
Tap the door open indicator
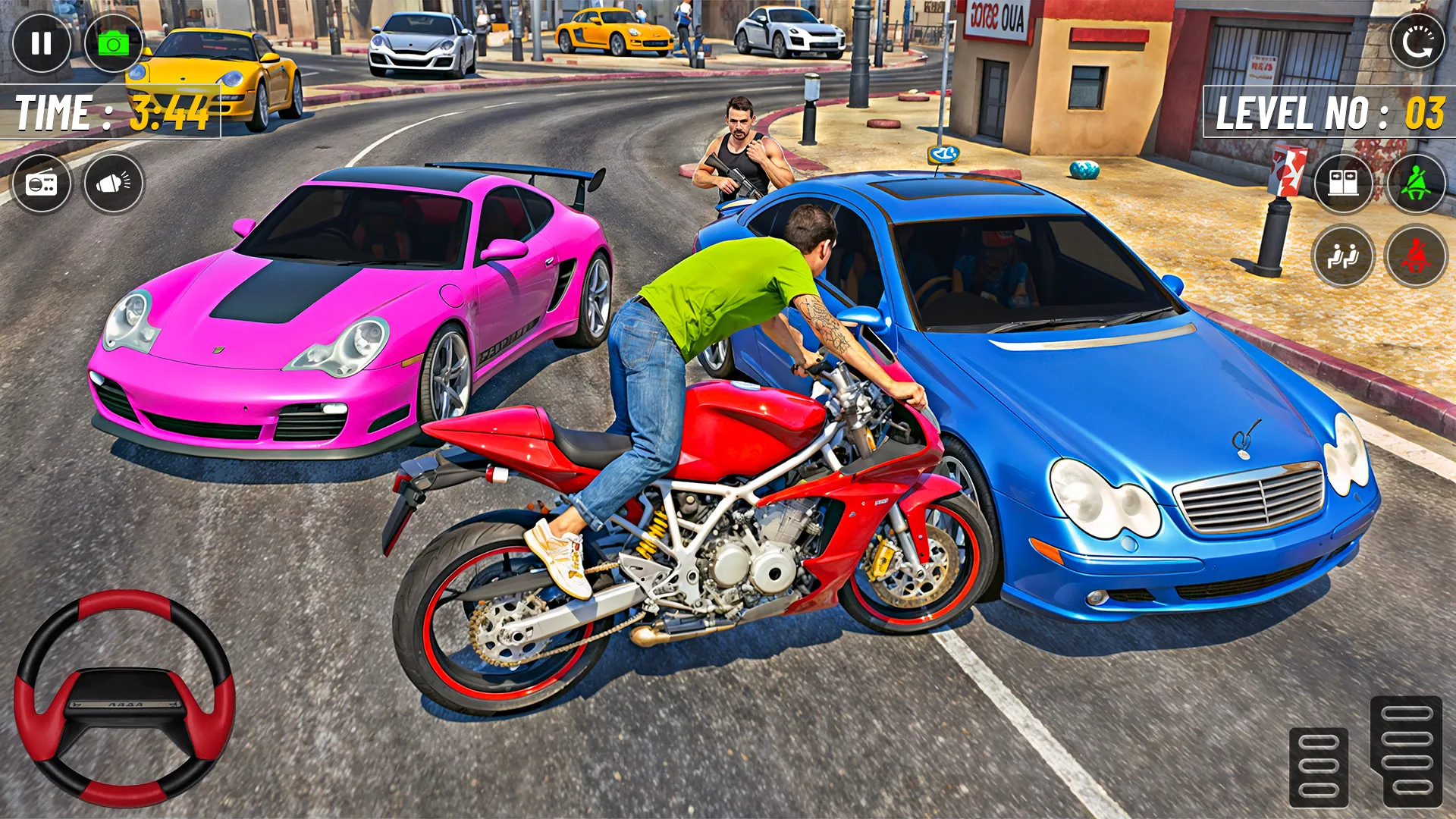1342,182
